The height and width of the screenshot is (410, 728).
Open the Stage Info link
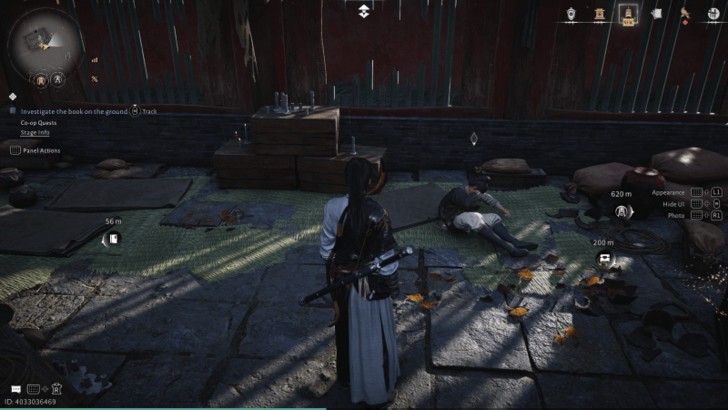(x=36, y=131)
